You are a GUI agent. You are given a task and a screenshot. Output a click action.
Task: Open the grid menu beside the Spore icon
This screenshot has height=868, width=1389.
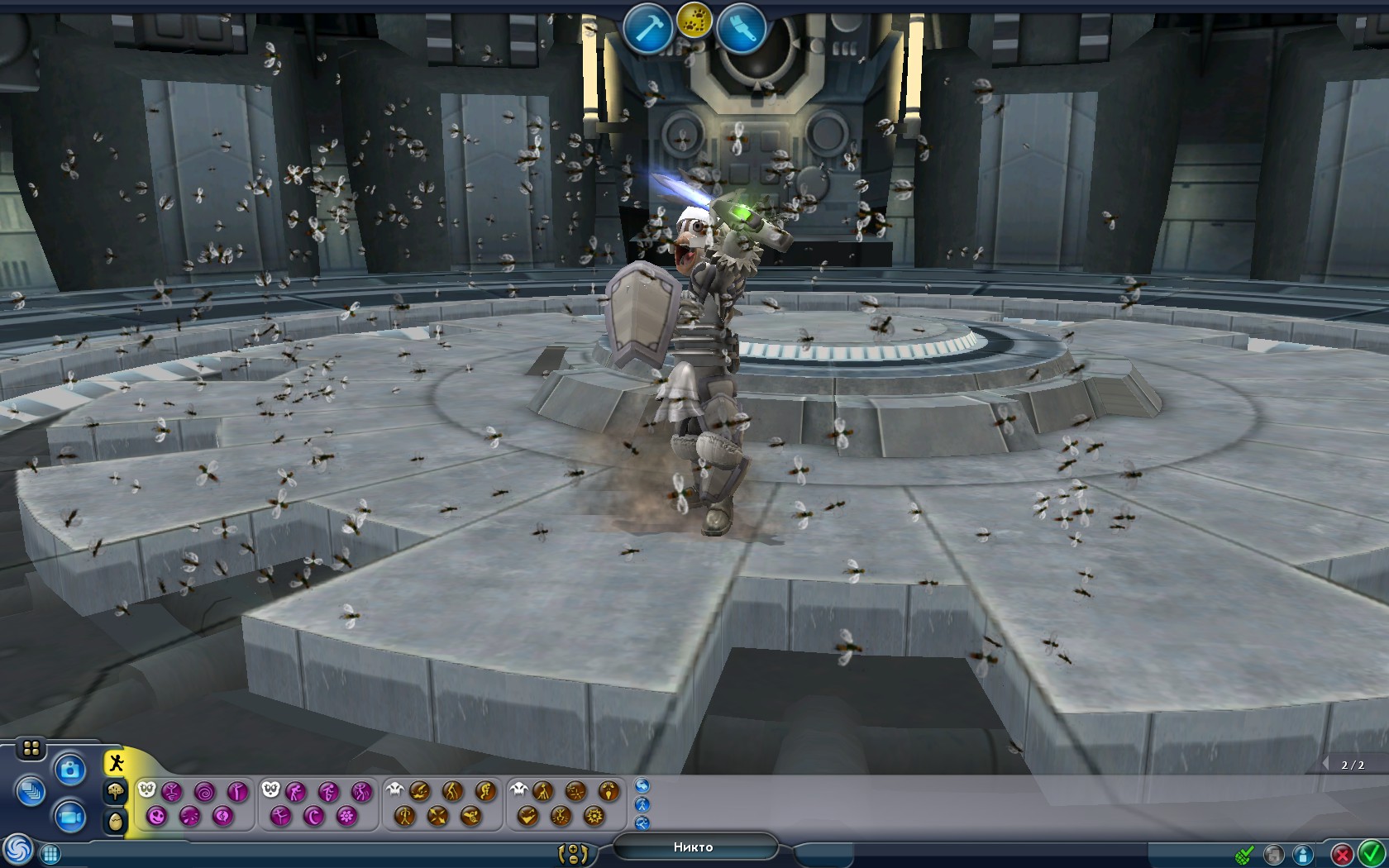[50, 852]
